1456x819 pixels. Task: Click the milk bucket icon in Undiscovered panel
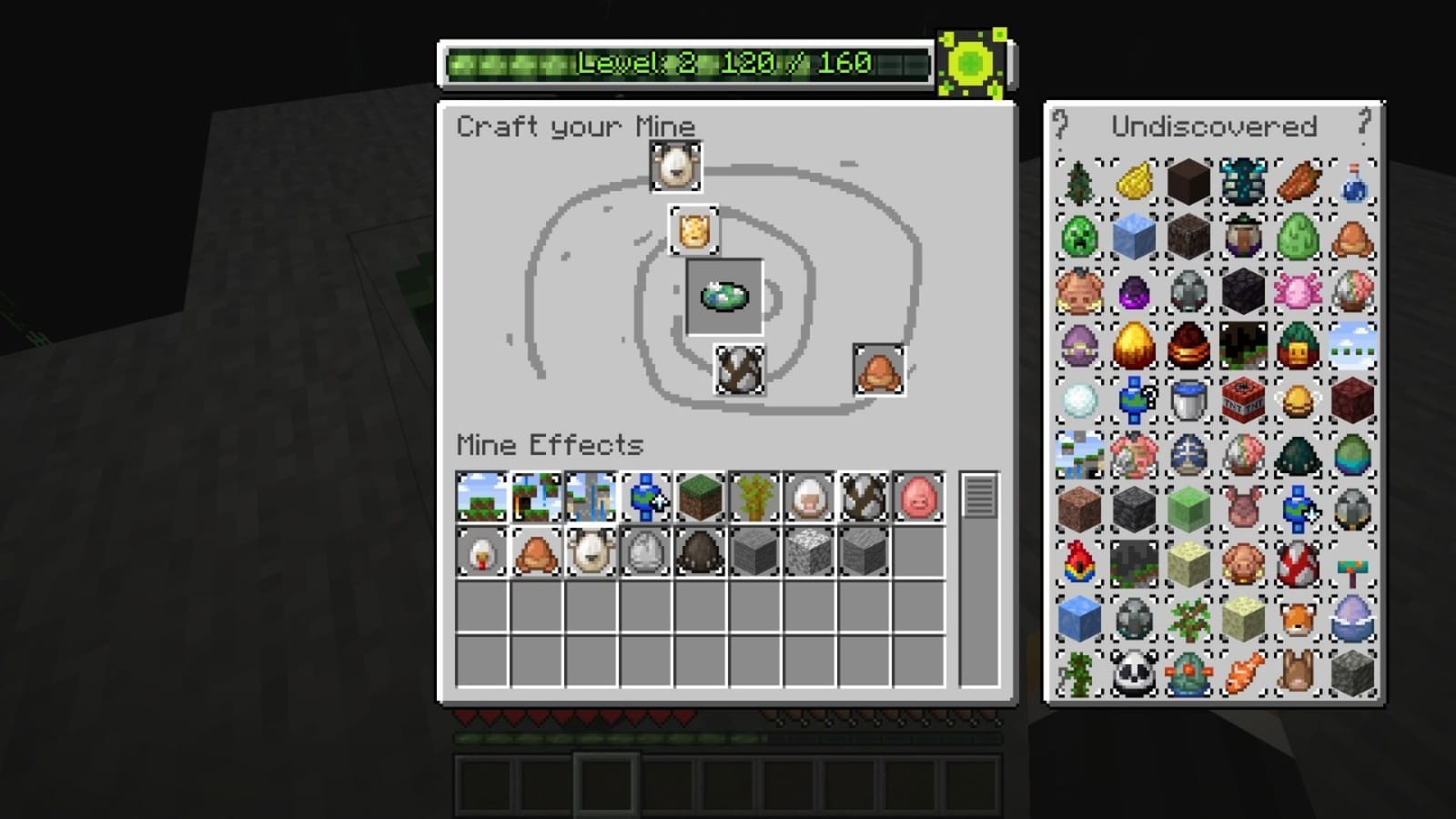1188,400
